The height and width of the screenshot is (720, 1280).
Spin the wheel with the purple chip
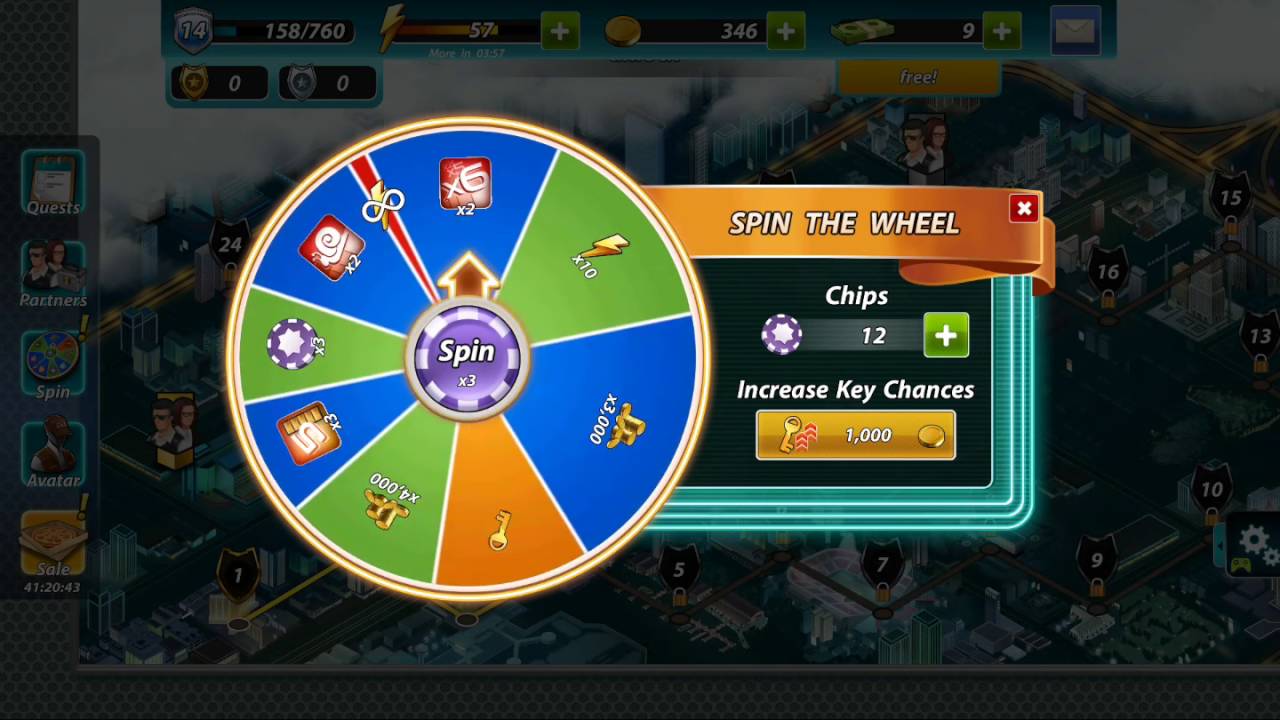pyautogui.click(x=466, y=355)
